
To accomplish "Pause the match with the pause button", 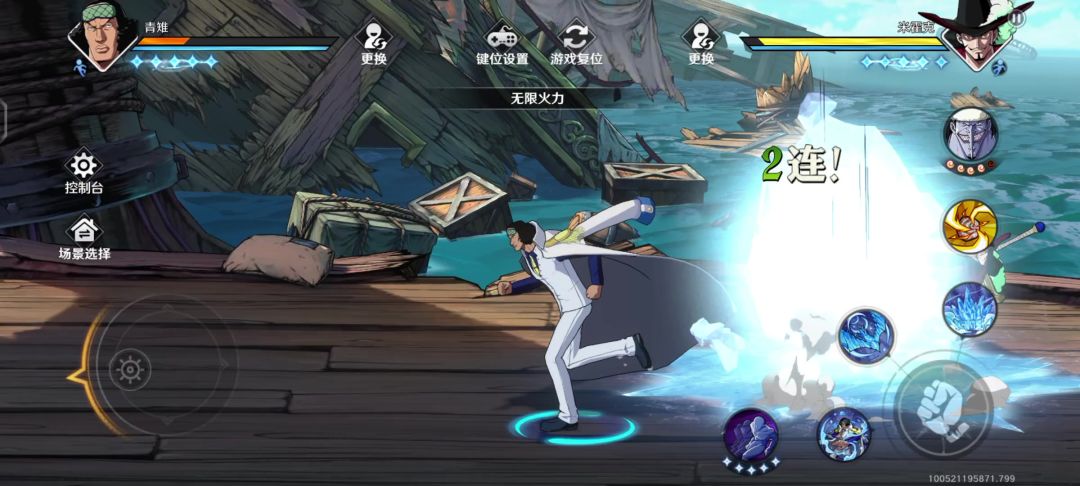I will tap(1016, 18).
